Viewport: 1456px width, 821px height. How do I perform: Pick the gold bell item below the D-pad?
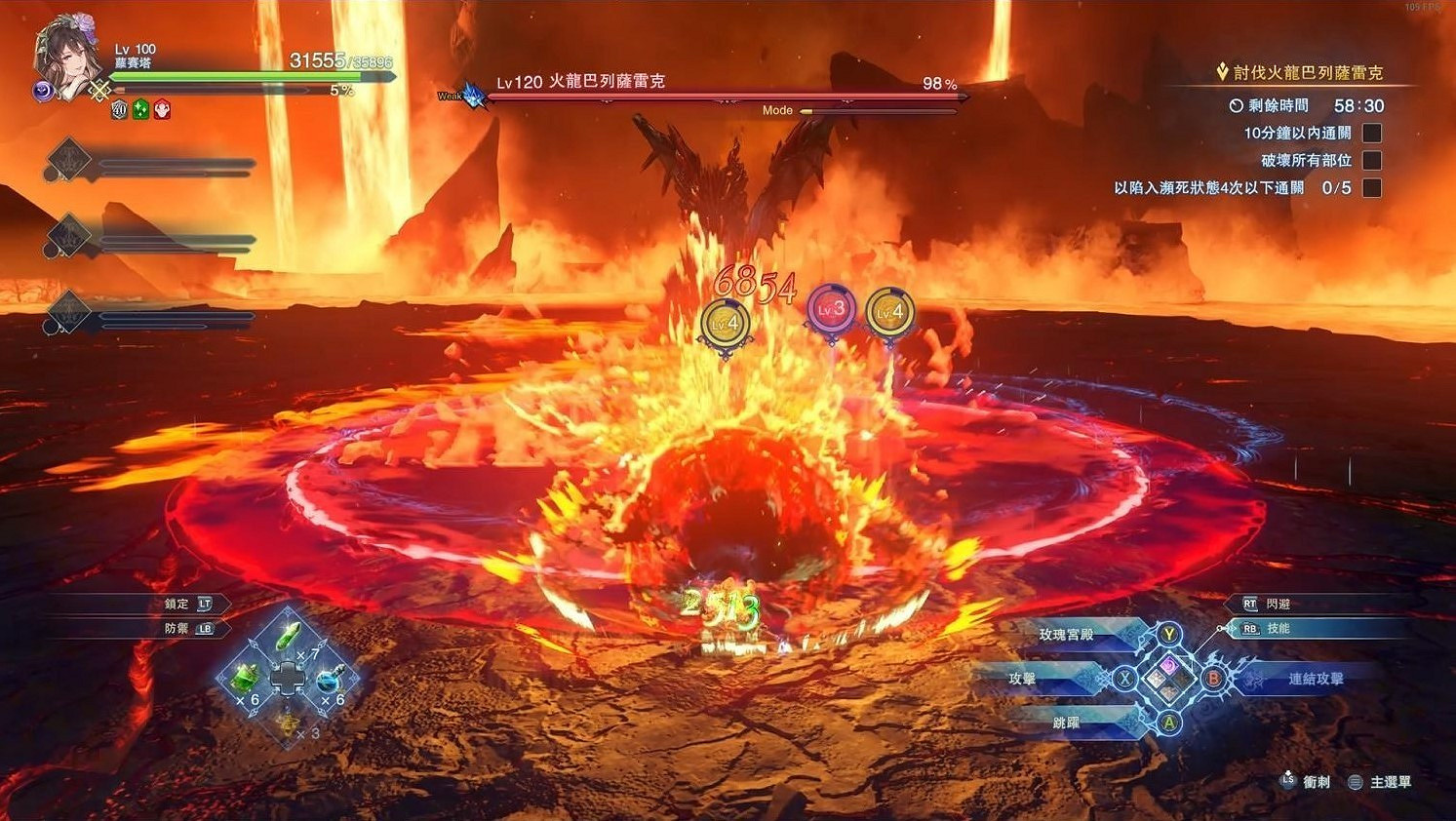tap(289, 724)
